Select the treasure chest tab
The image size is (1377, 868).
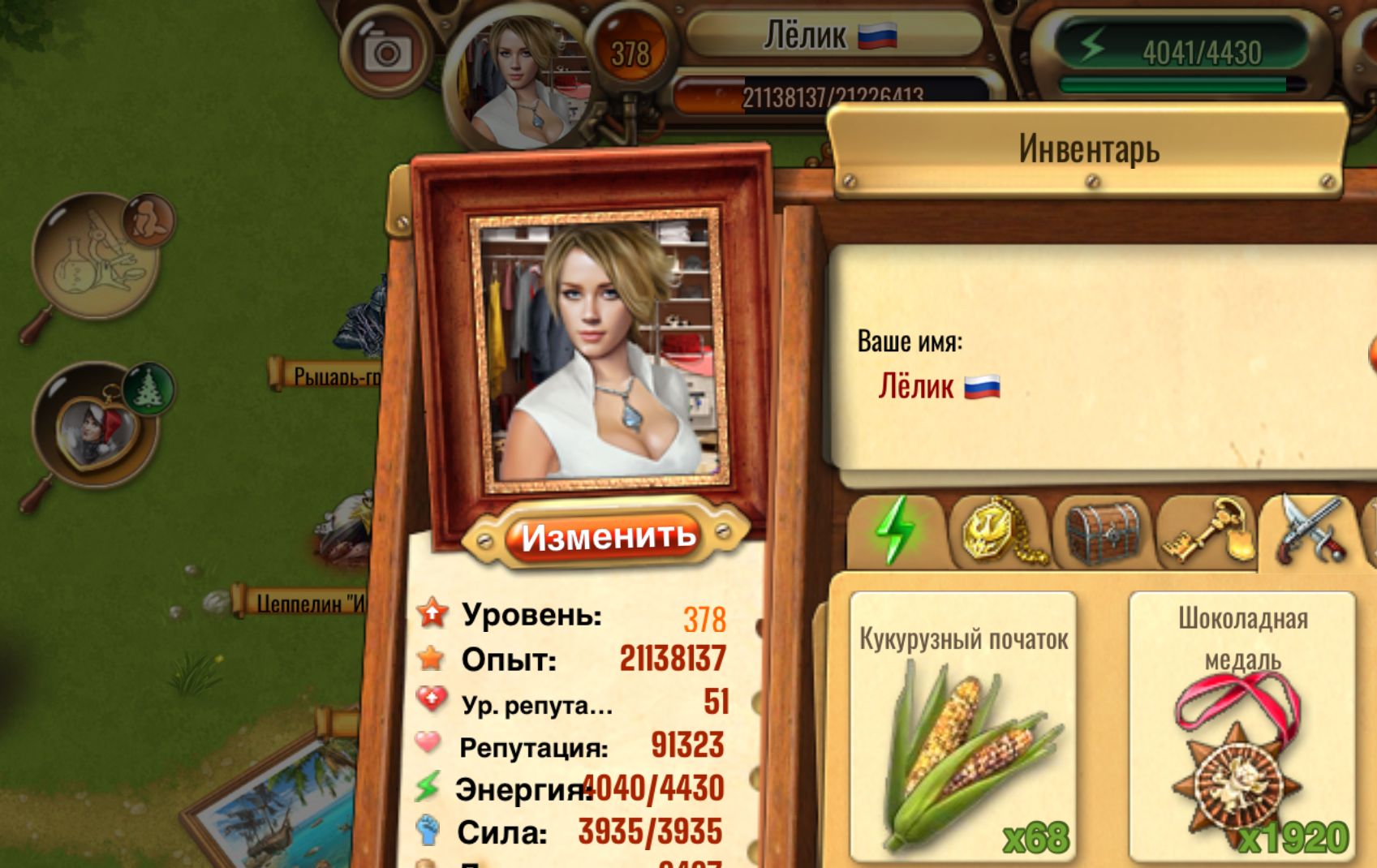[x=1102, y=533]
